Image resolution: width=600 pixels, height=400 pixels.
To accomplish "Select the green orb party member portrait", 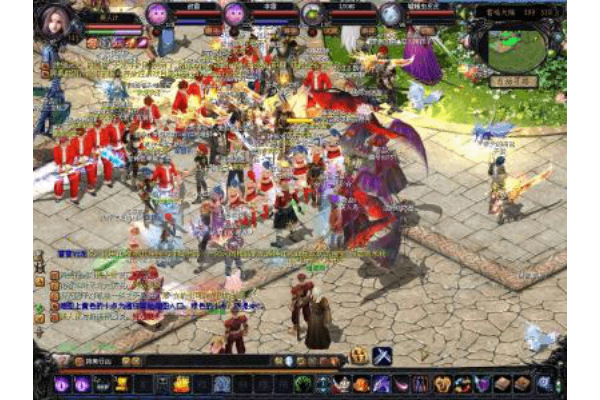I will point(312,13).
